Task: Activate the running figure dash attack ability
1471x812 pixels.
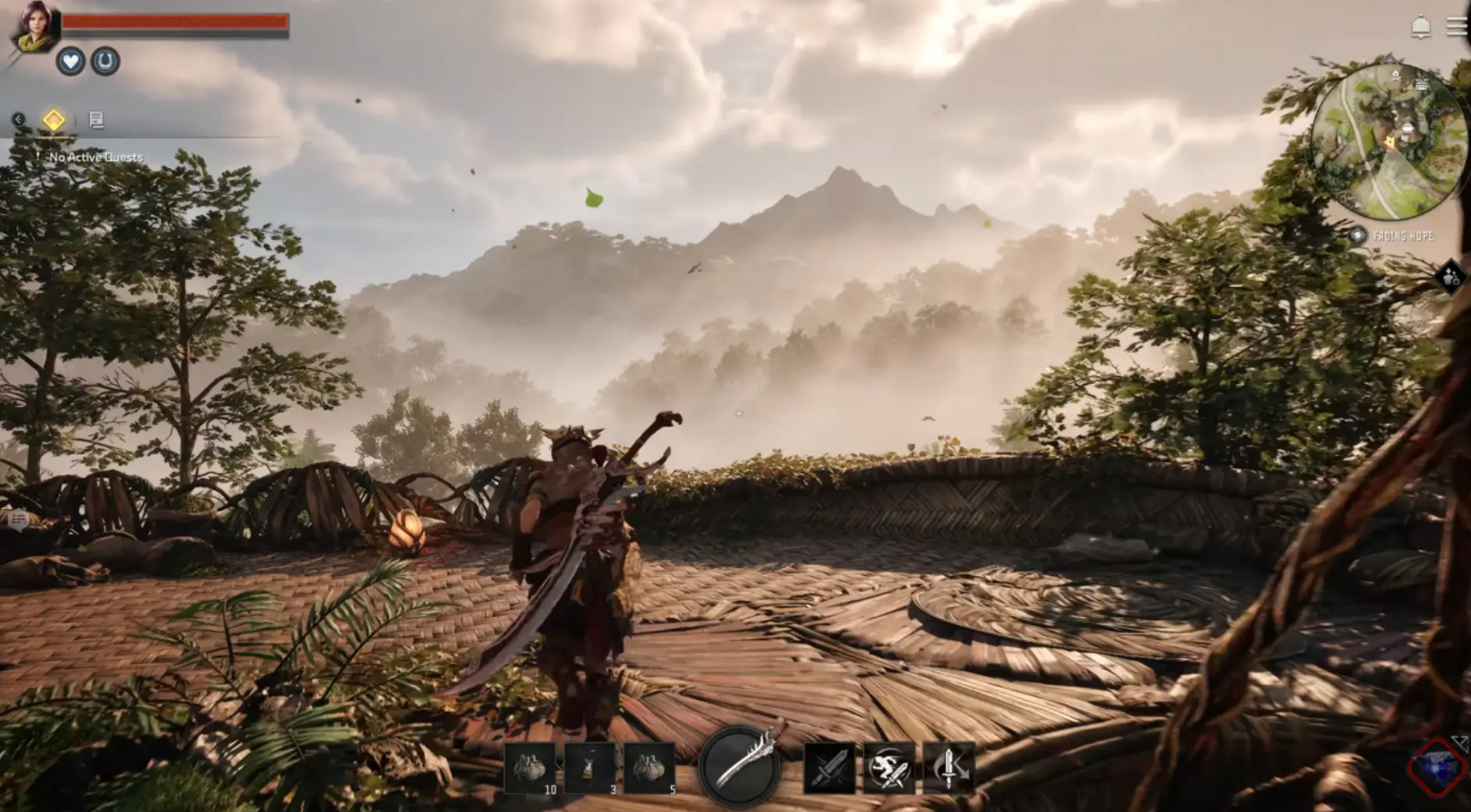Action: click(x=889, y=767)
